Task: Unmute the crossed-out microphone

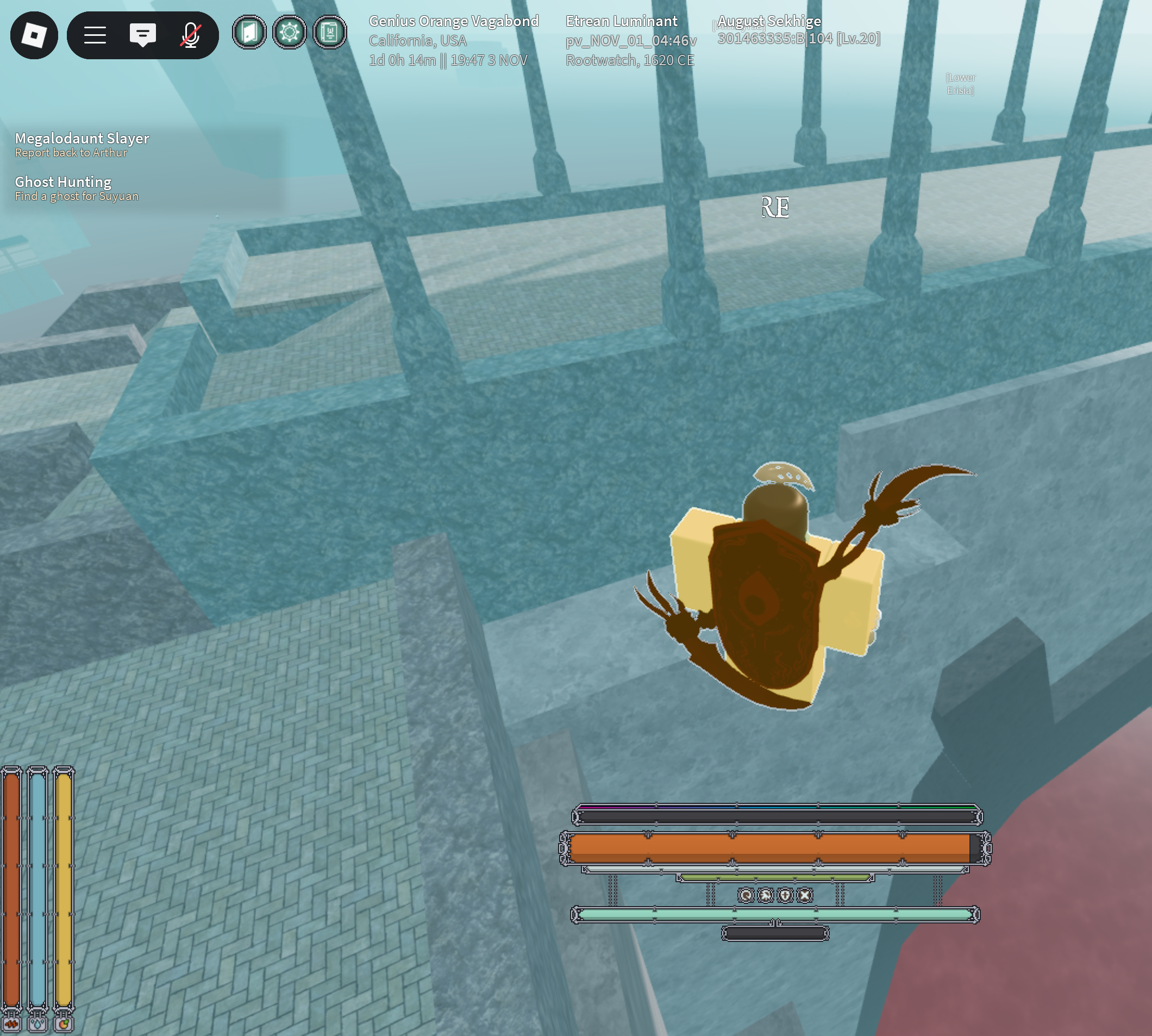Action: click(191, 35)
